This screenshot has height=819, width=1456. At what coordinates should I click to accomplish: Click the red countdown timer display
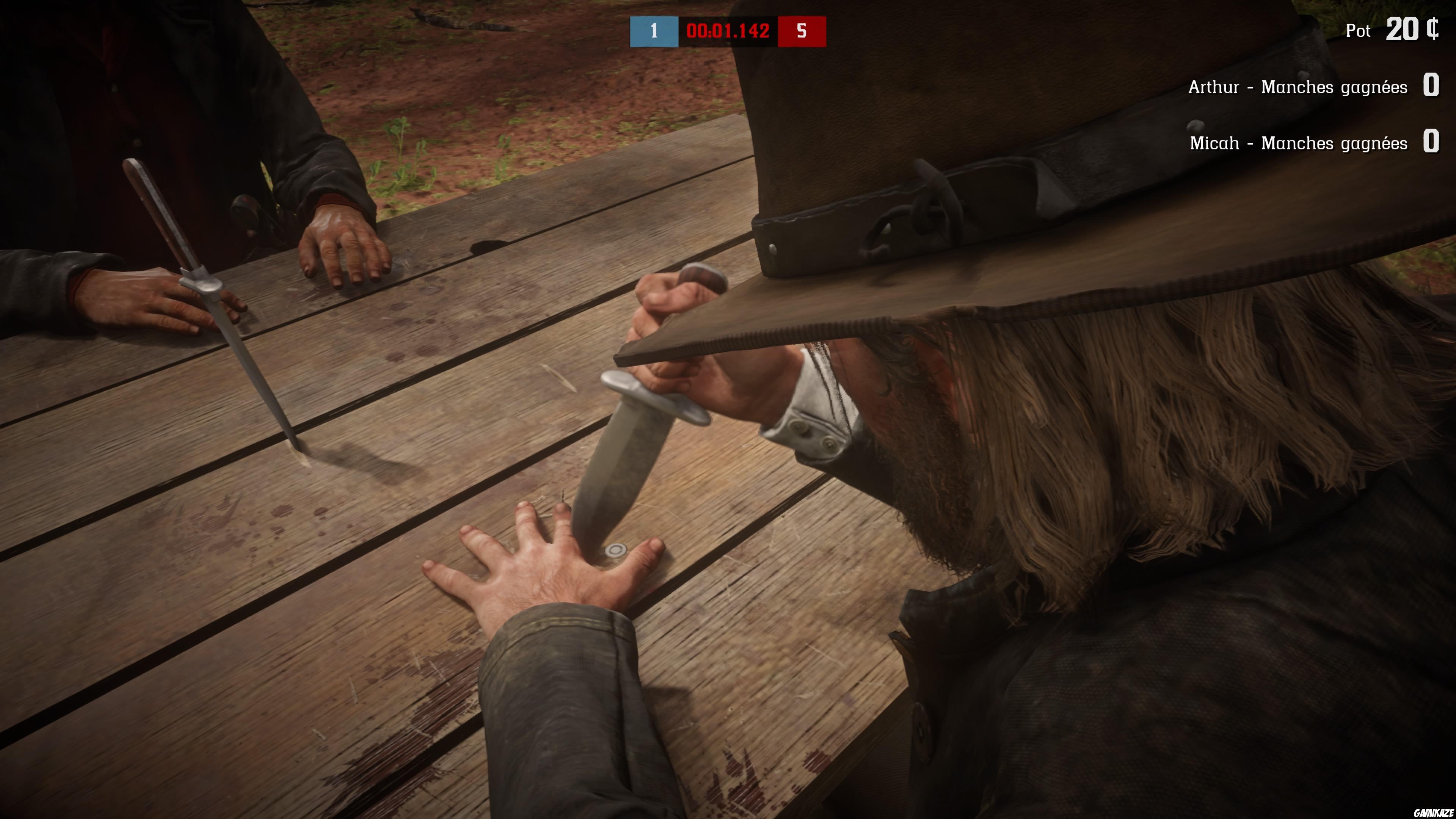[x=728, y=31]
